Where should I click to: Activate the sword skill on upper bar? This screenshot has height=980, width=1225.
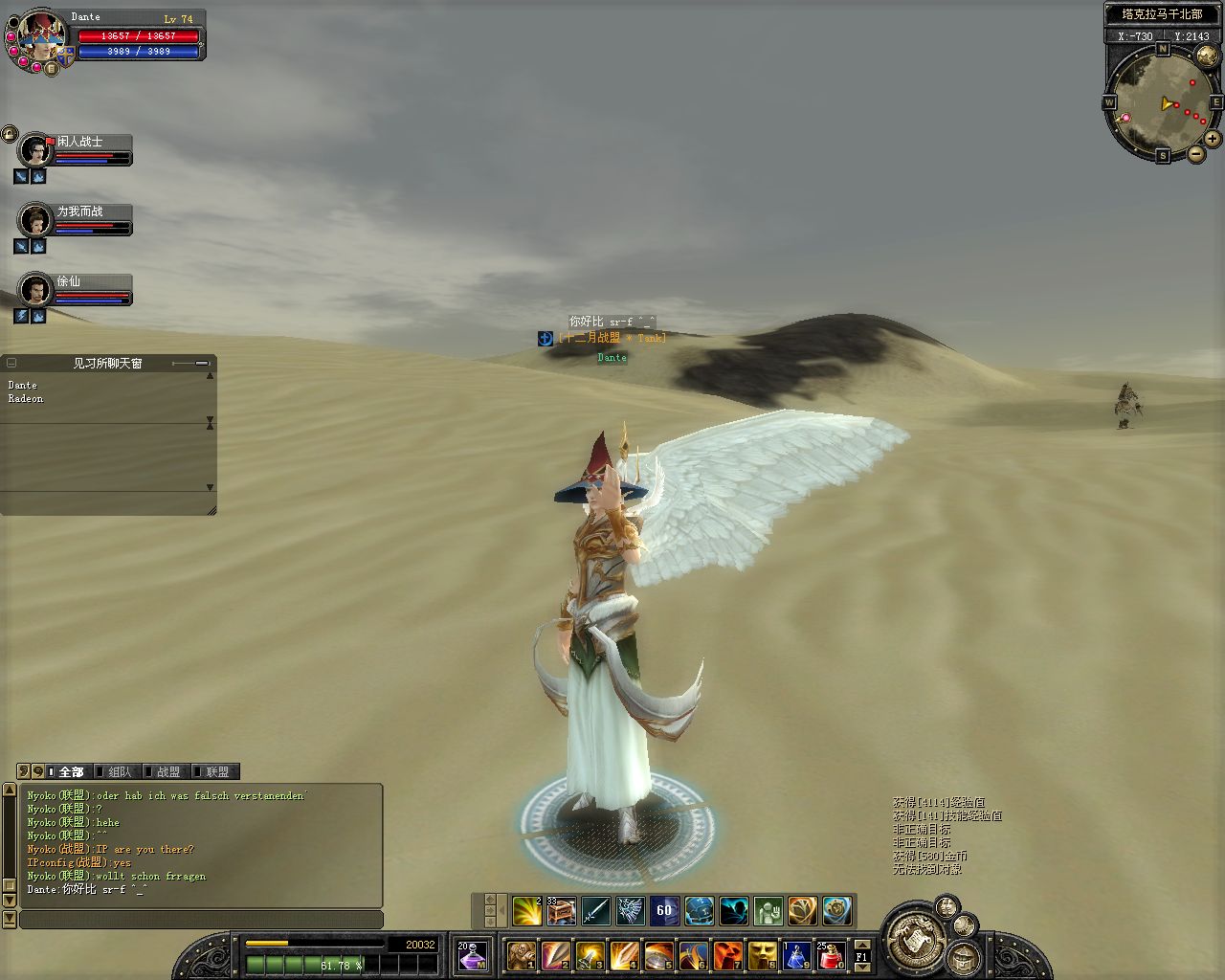click(x=595, y=910)
